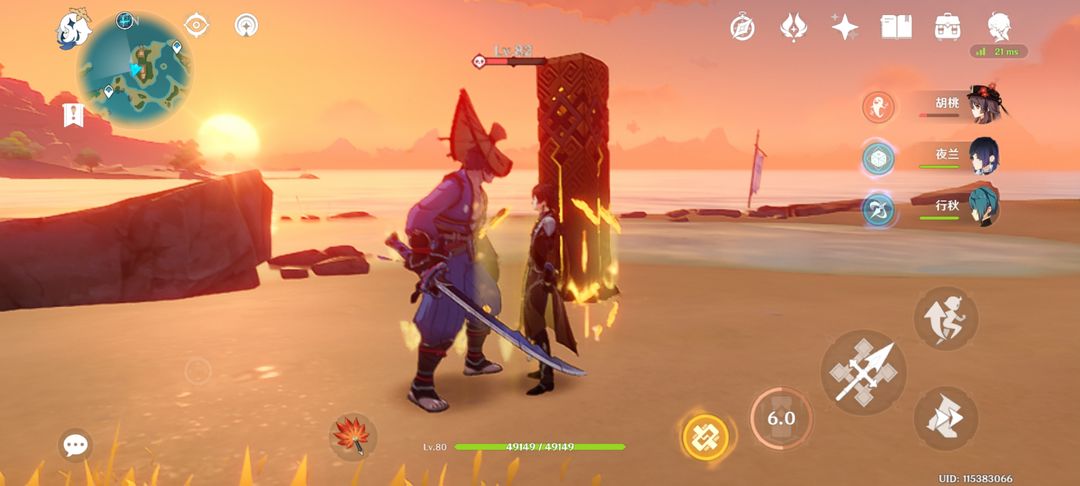This screenshot has width=1080, height=486.
Task: Open the battle pass icon
Action: [794, 27]
